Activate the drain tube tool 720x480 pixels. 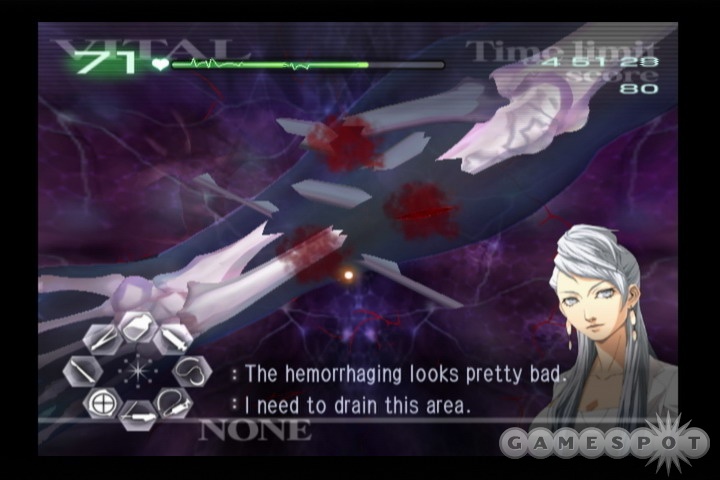(x=172, y=405)
